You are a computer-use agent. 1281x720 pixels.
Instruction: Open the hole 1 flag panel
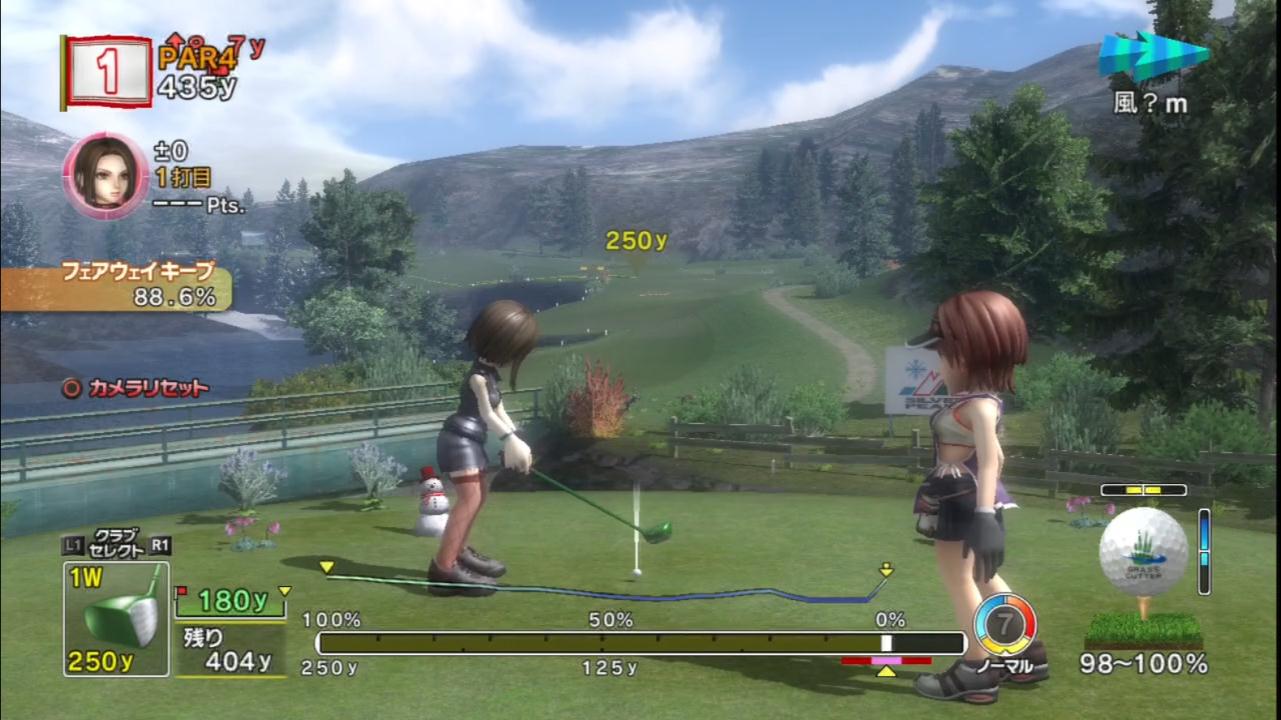click(x=107, y=70)
